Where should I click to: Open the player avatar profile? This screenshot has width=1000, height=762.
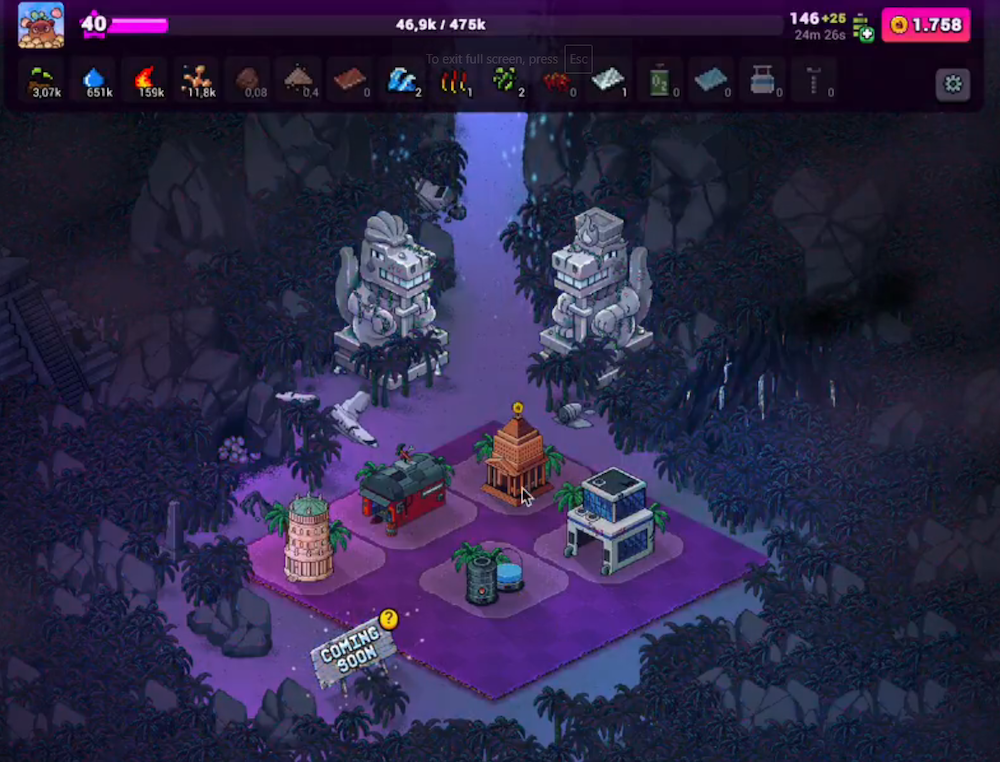point(41,25)
